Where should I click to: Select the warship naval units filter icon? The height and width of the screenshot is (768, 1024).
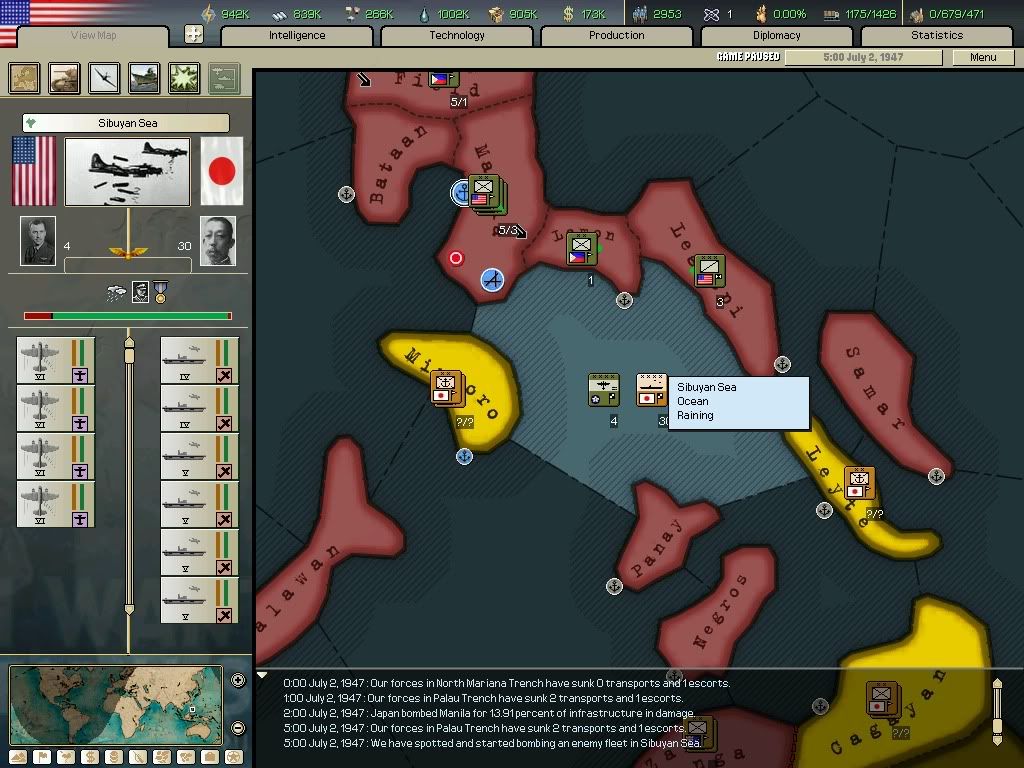144,78
